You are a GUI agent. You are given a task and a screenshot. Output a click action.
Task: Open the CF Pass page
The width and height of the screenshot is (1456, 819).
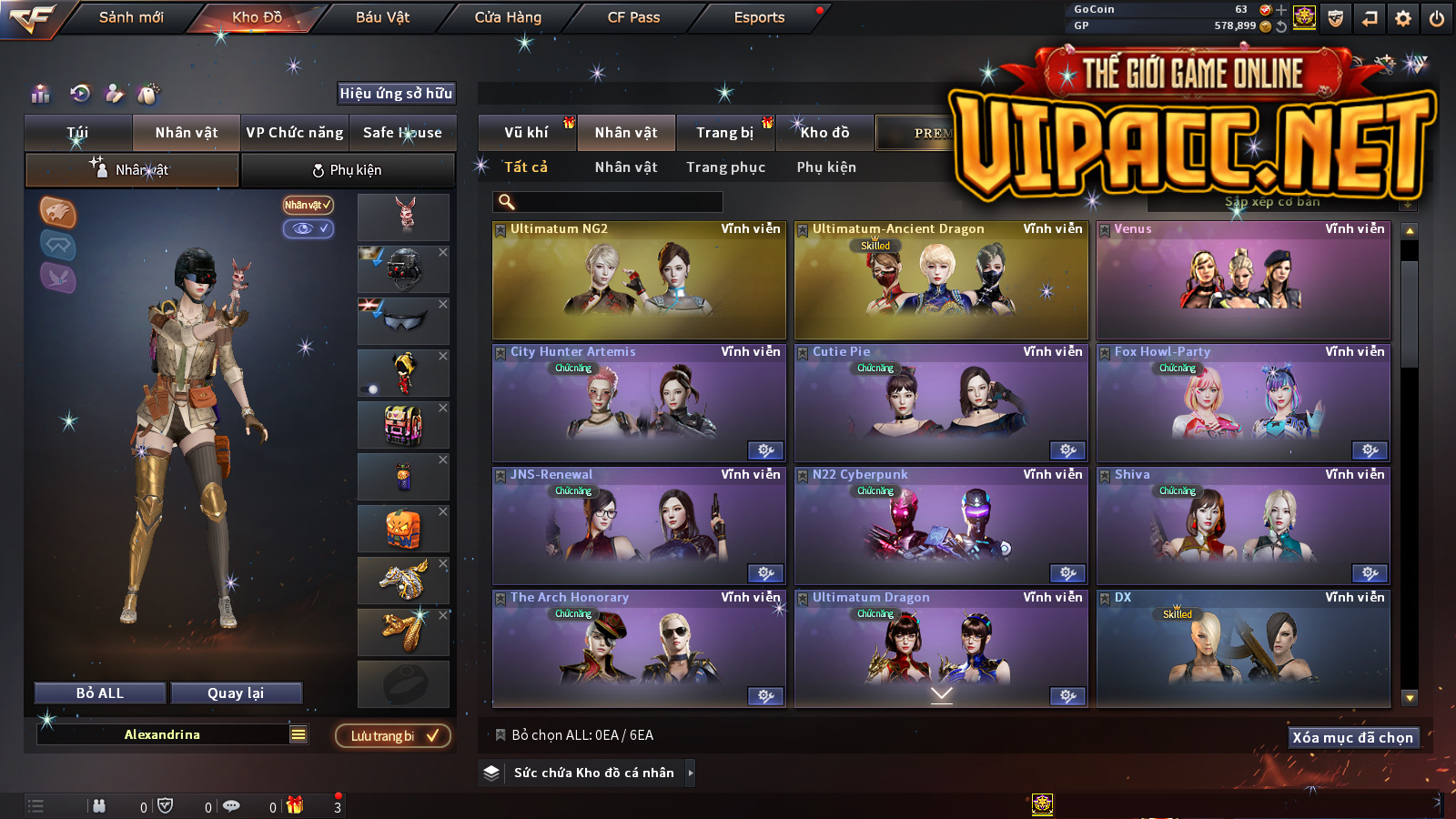coord(633,17)
